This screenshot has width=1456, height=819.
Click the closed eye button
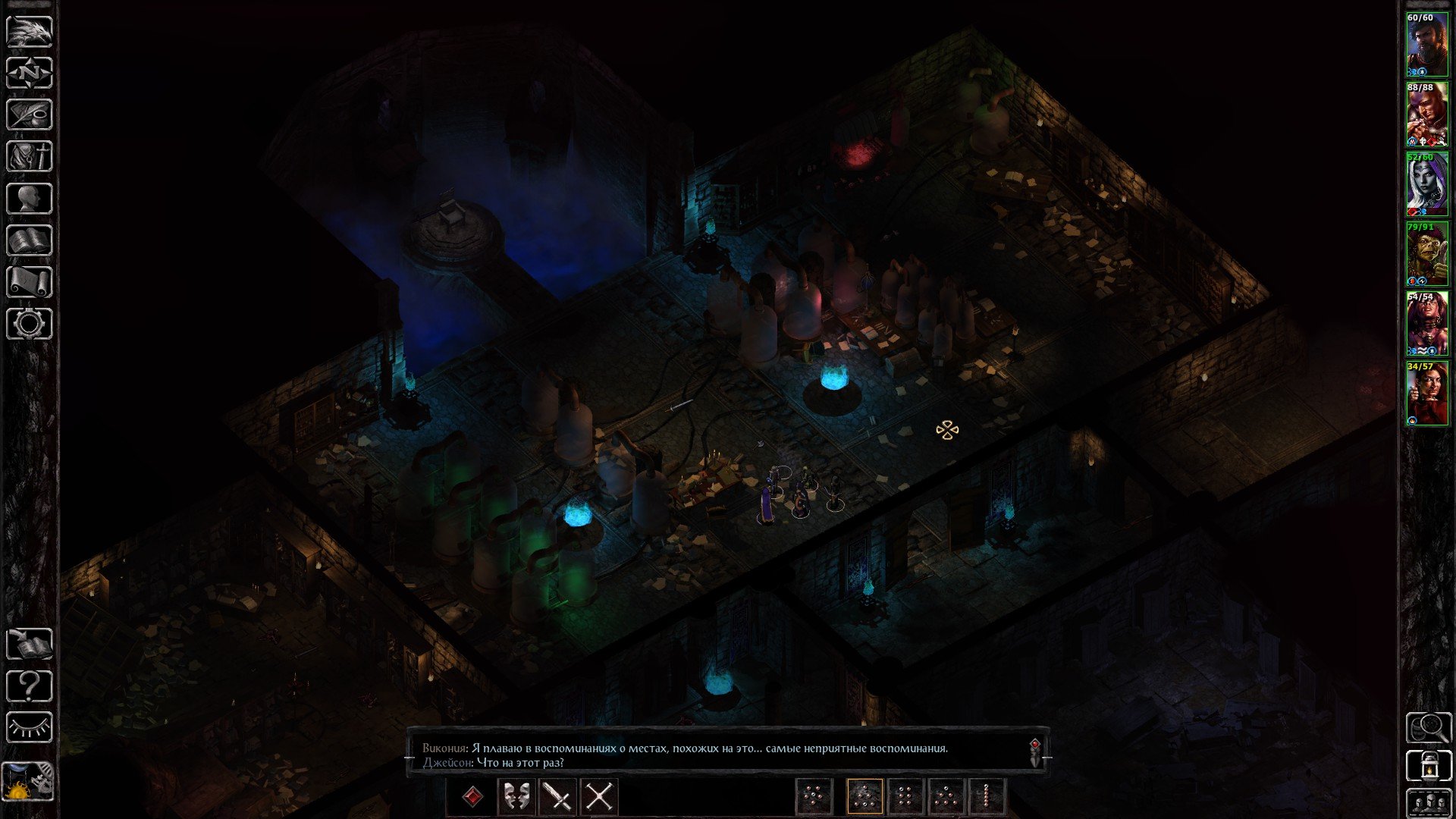[30, 728]
